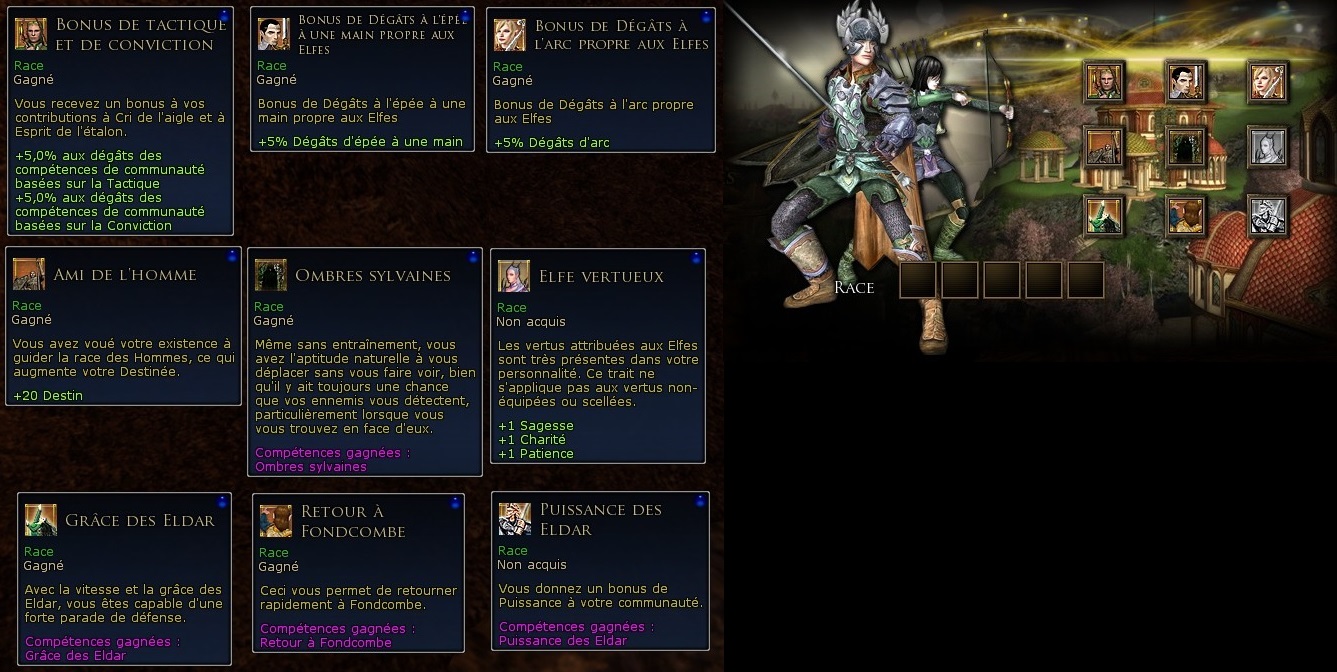Select the Ami de l'homme icon in the trait grid
The image size is (1337, 672).
[1104, 148]
